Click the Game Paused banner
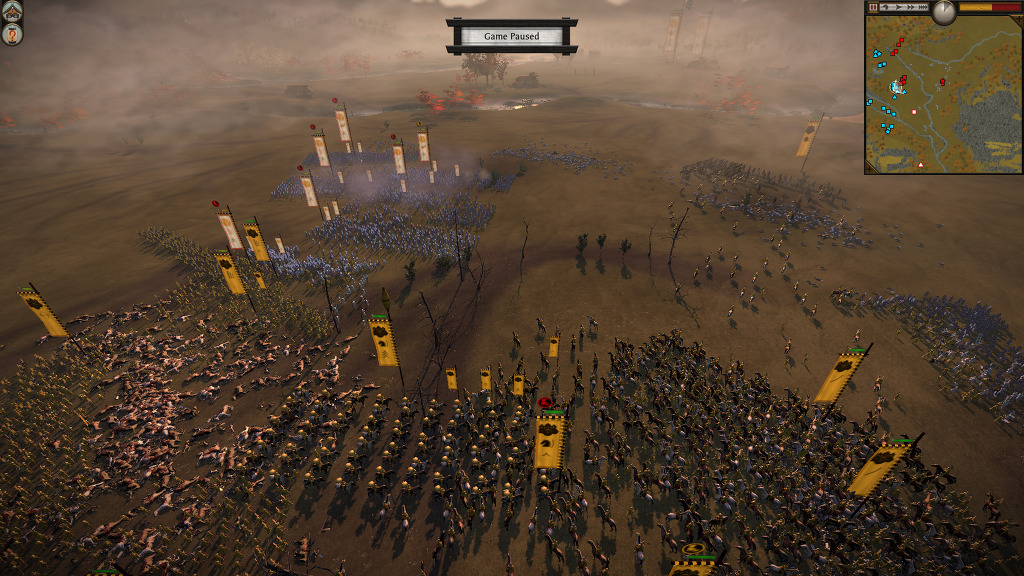 pos(511,36)
